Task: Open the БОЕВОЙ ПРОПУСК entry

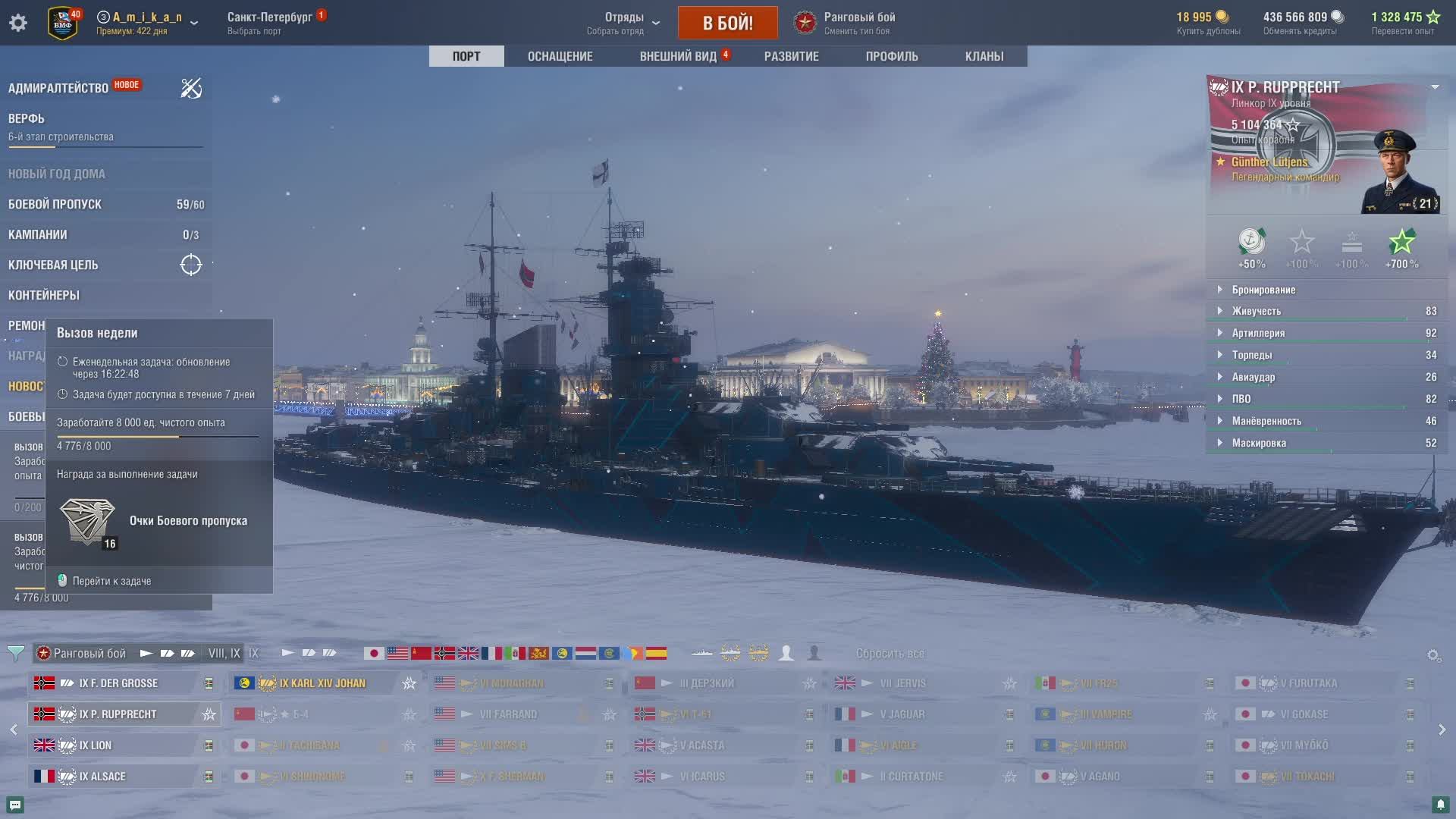Action: pyautogui.click(x=55, y=204)
